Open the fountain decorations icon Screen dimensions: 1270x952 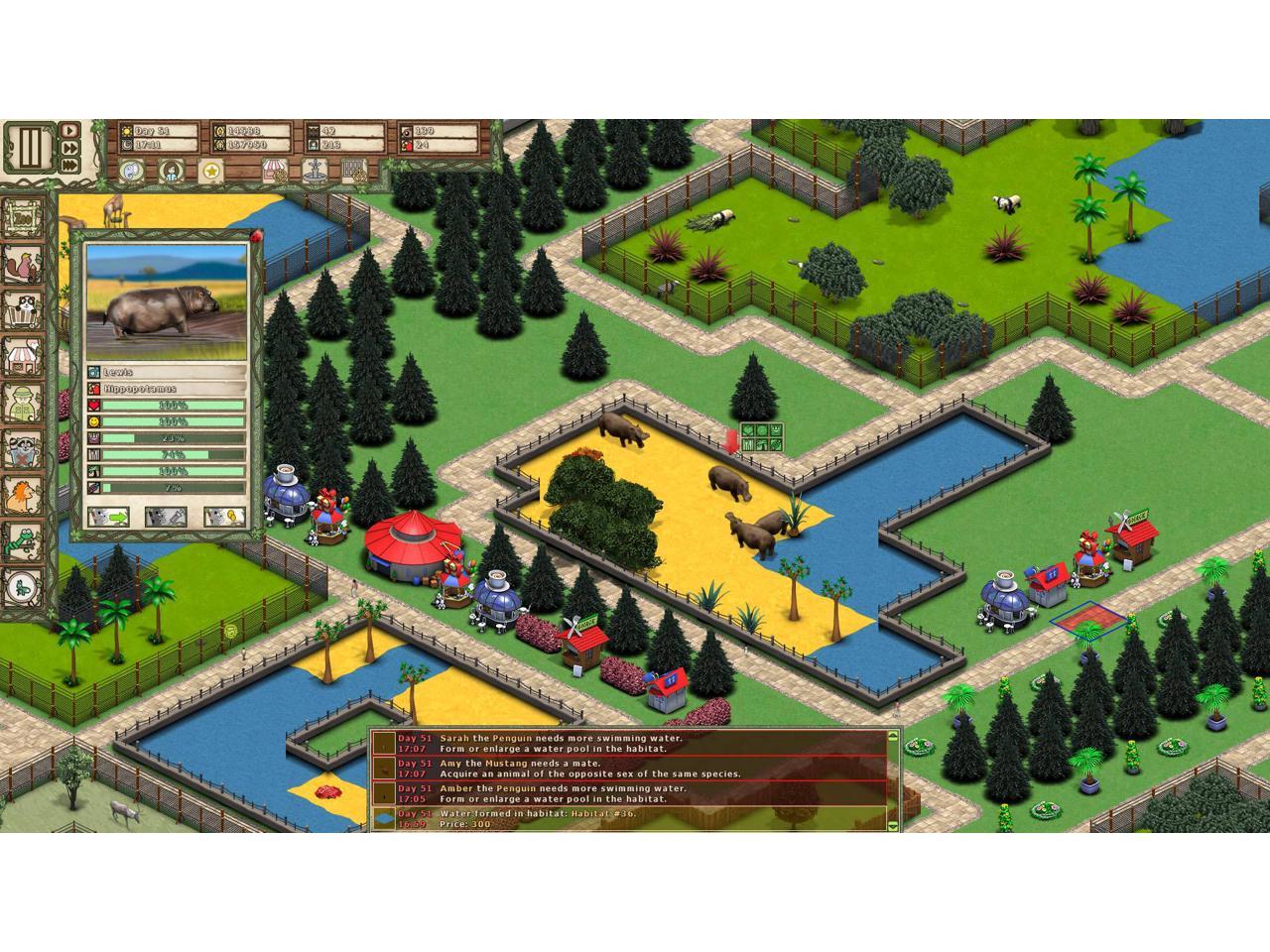click(314, 172)
